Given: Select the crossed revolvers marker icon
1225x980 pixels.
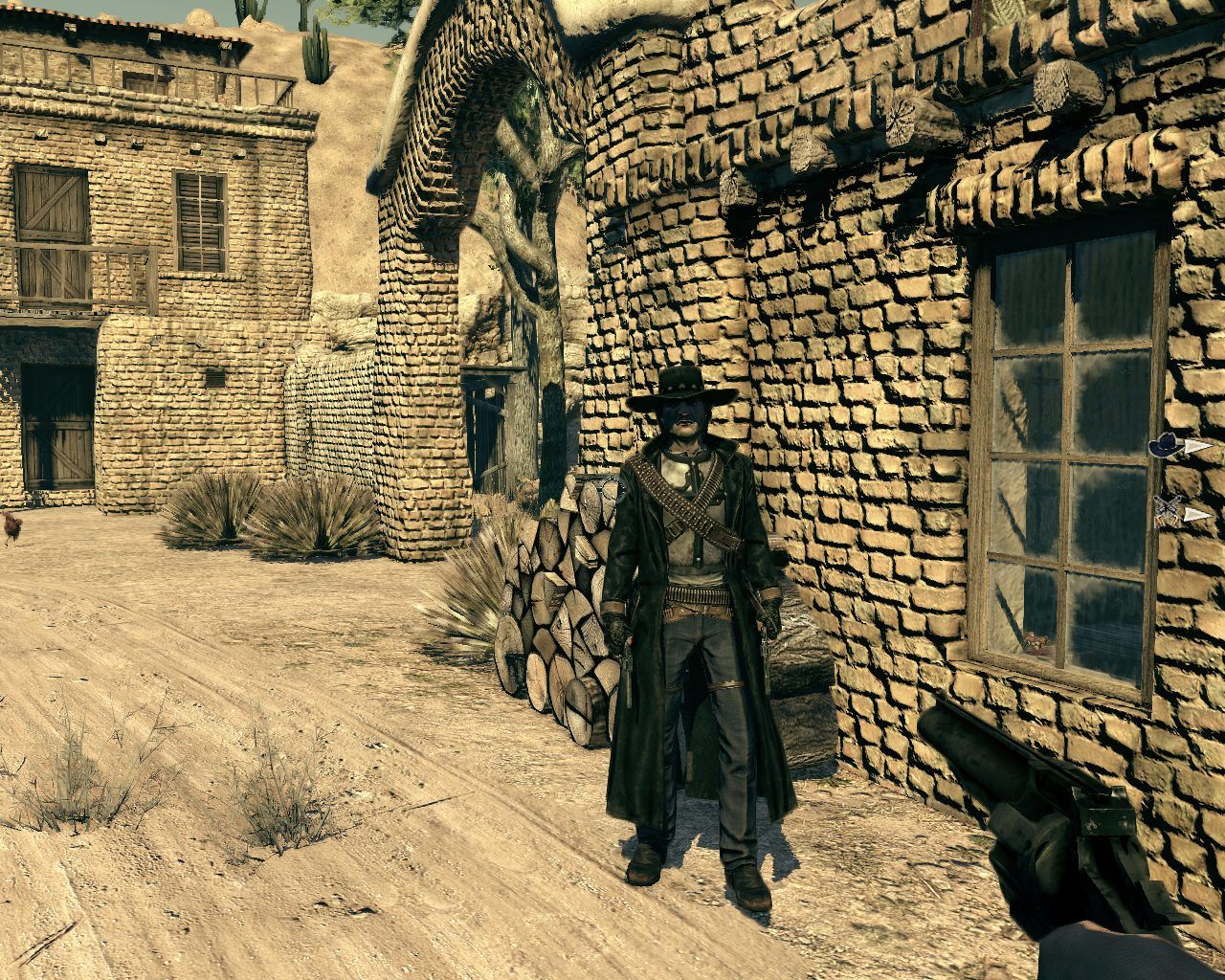Looking at the screenshot, I should (1168, 511).
